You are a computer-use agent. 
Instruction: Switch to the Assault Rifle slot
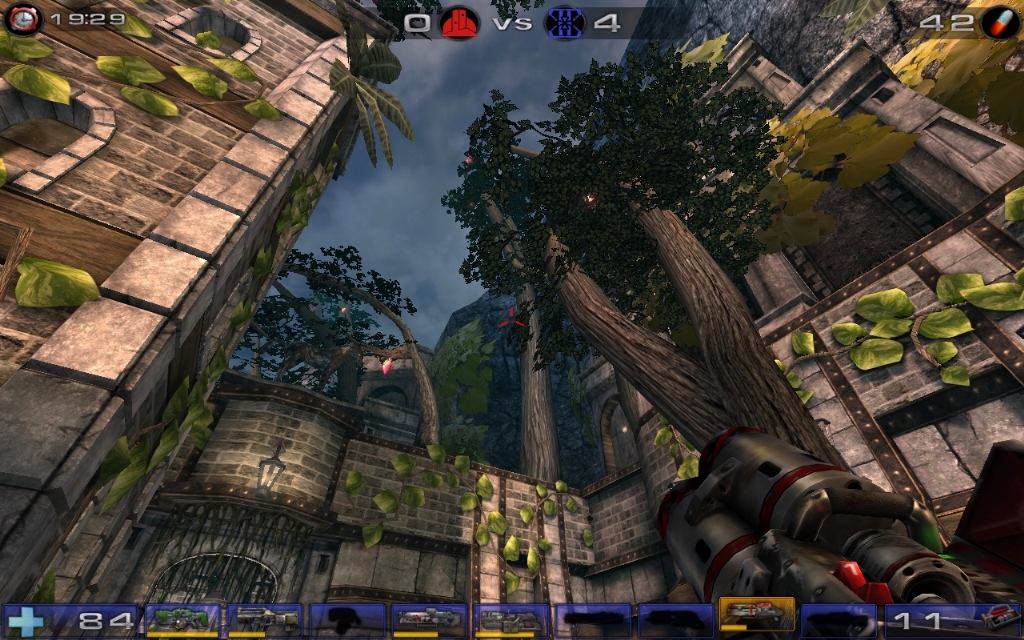264,619
